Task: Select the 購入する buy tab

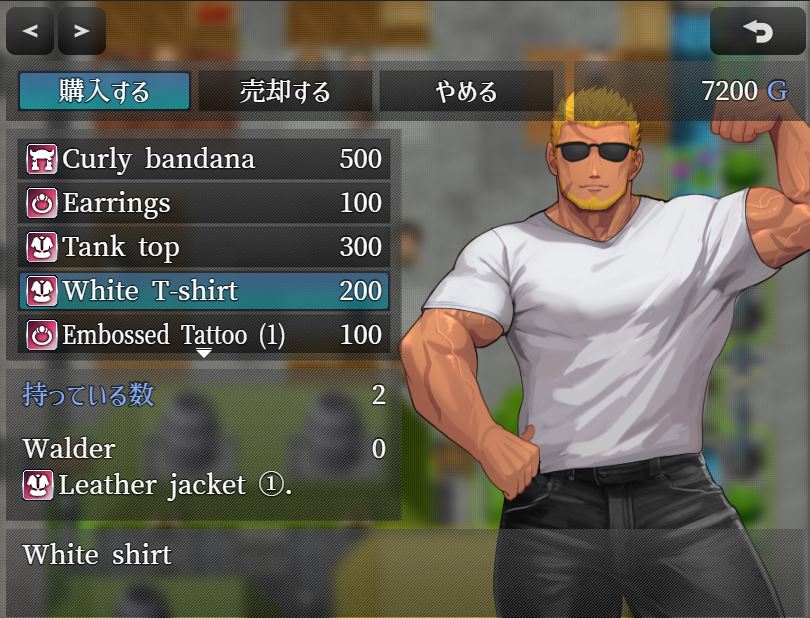Action: 104,92
